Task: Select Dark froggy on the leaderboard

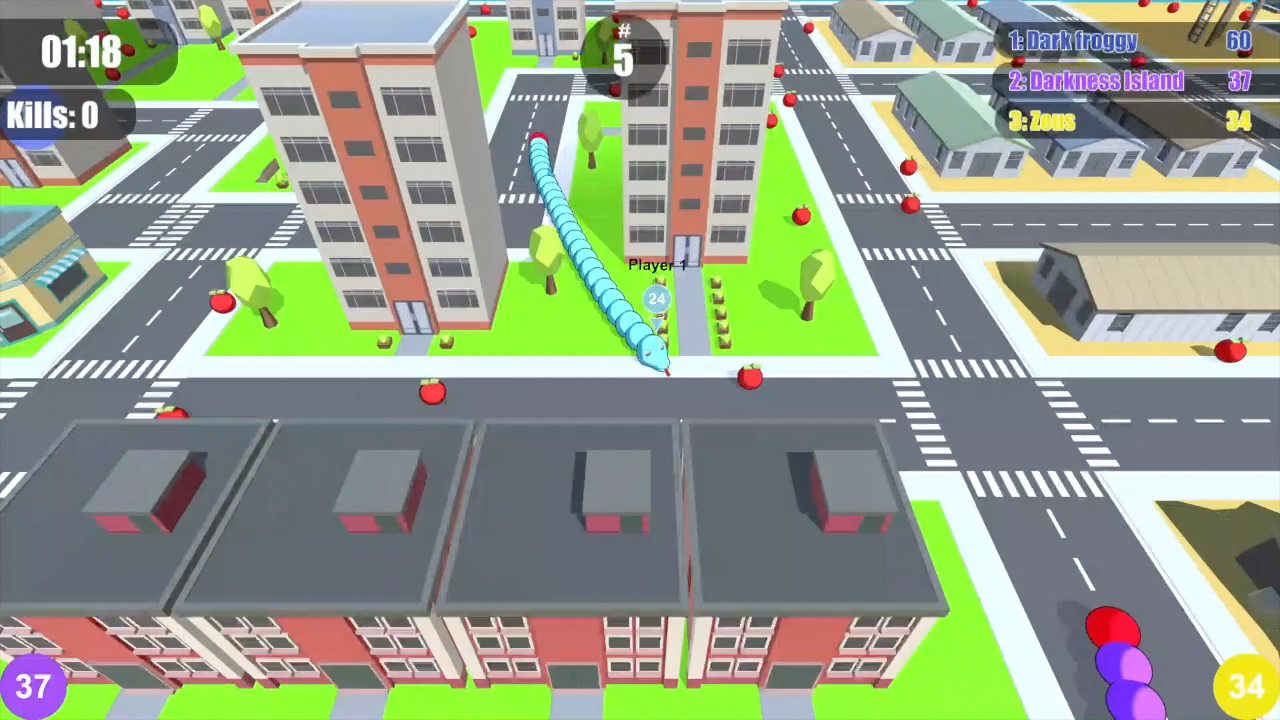Action: (1073, 41)
